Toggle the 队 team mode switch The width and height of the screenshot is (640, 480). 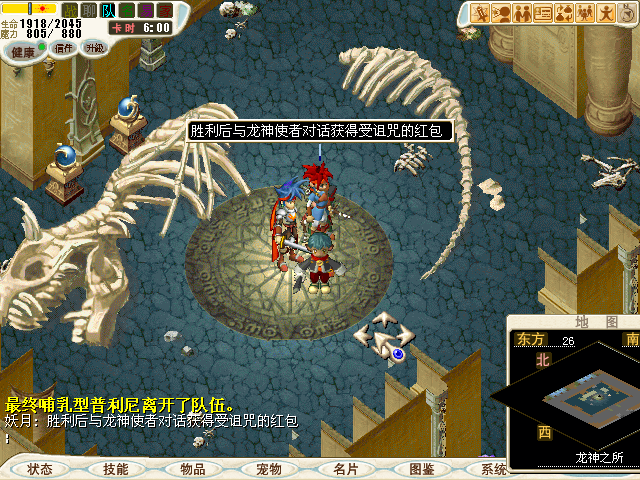tap(108, 10)
